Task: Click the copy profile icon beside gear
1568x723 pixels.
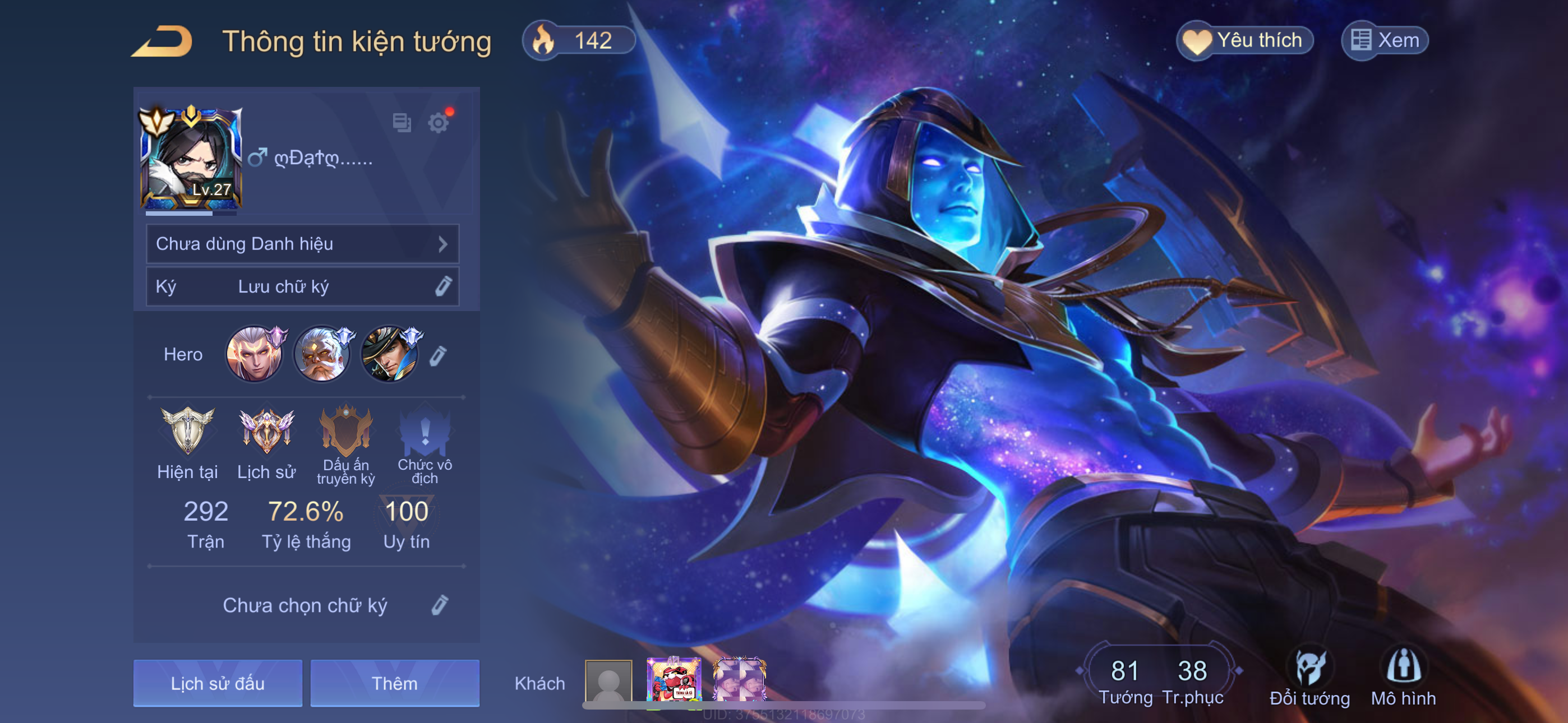Action: 402,123
